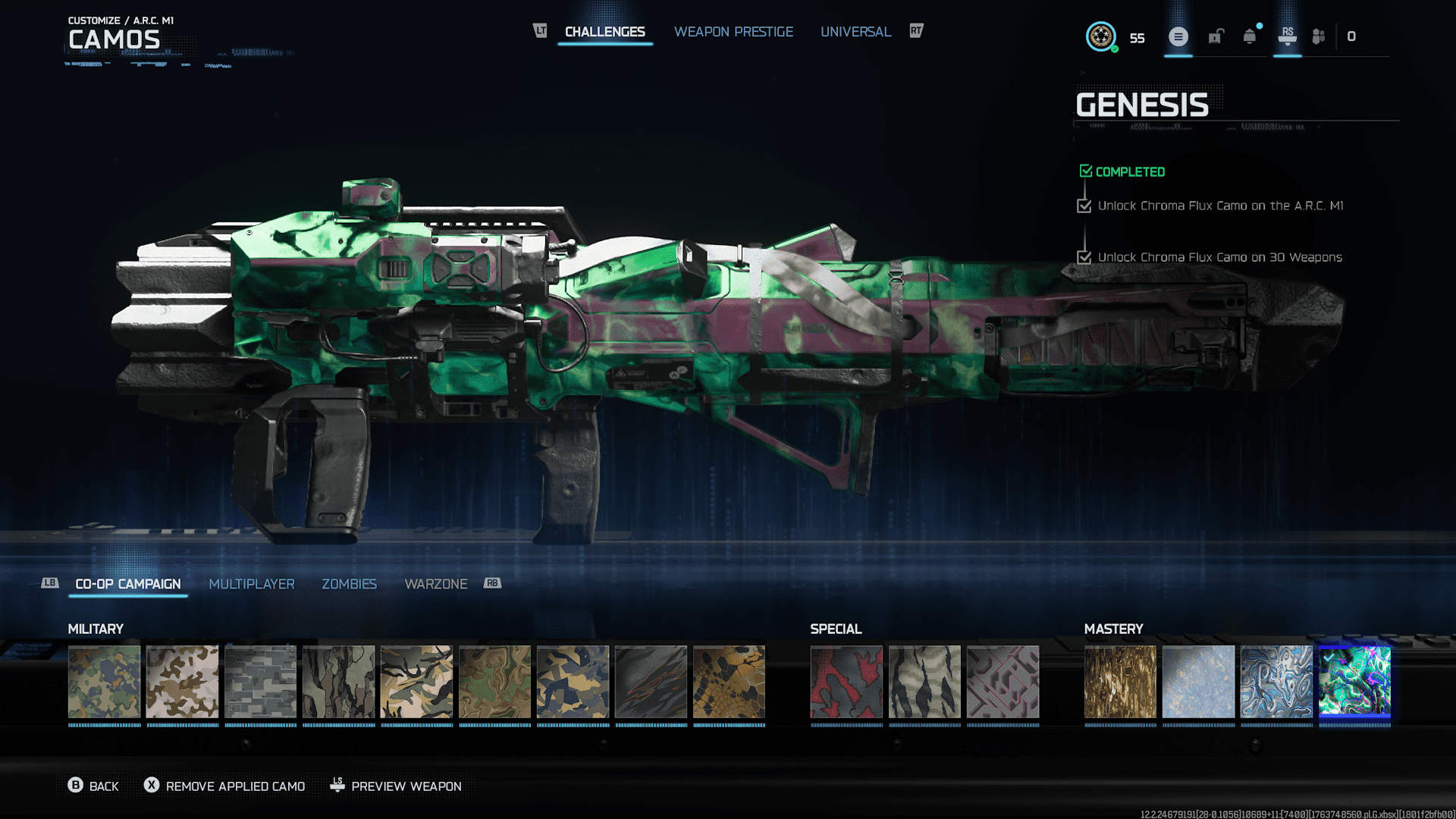Switch to Multiplayer camo category
The image size is (1456, 819).
coord(251,584)
